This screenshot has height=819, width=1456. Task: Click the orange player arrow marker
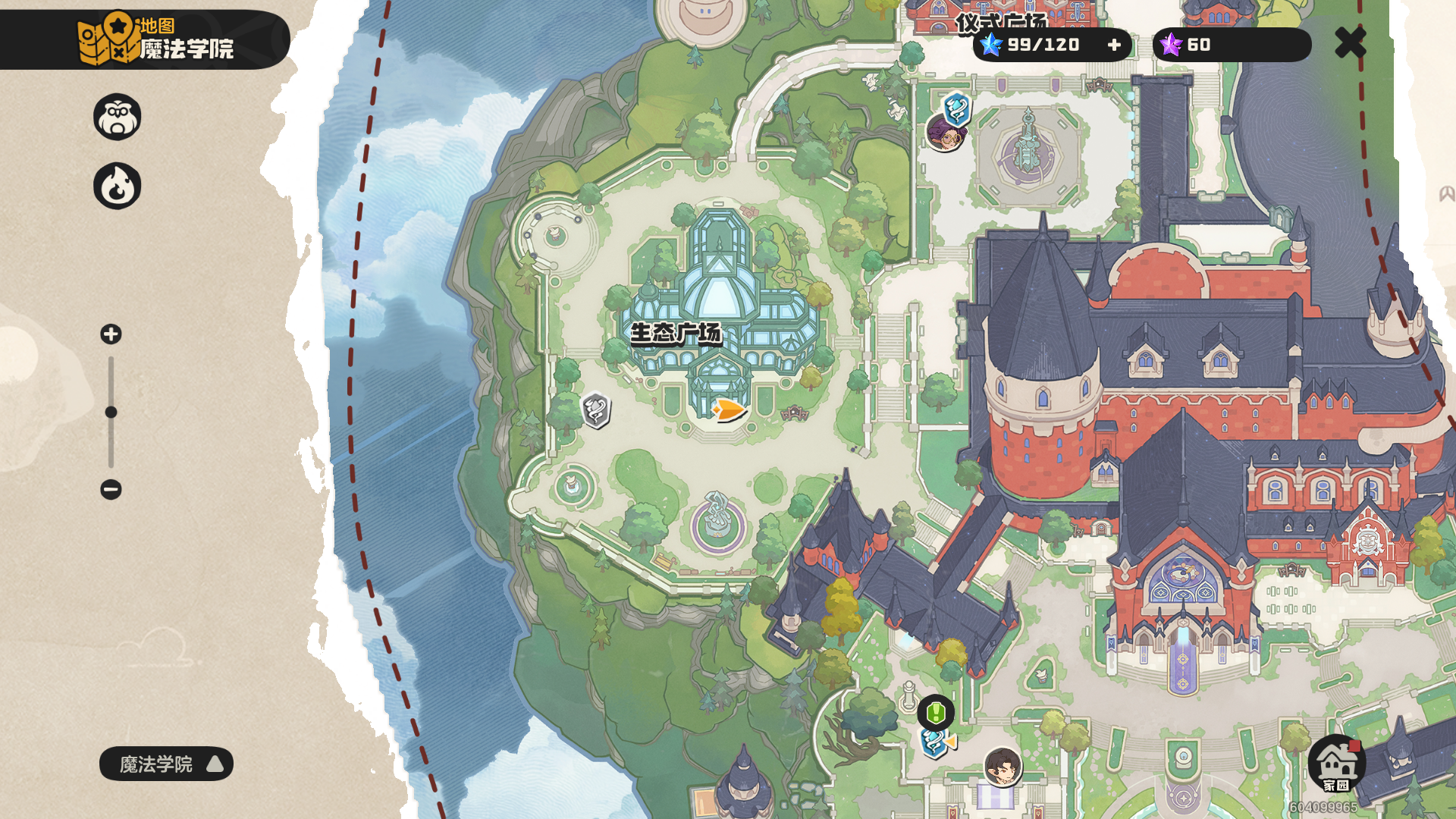point(730,410)
